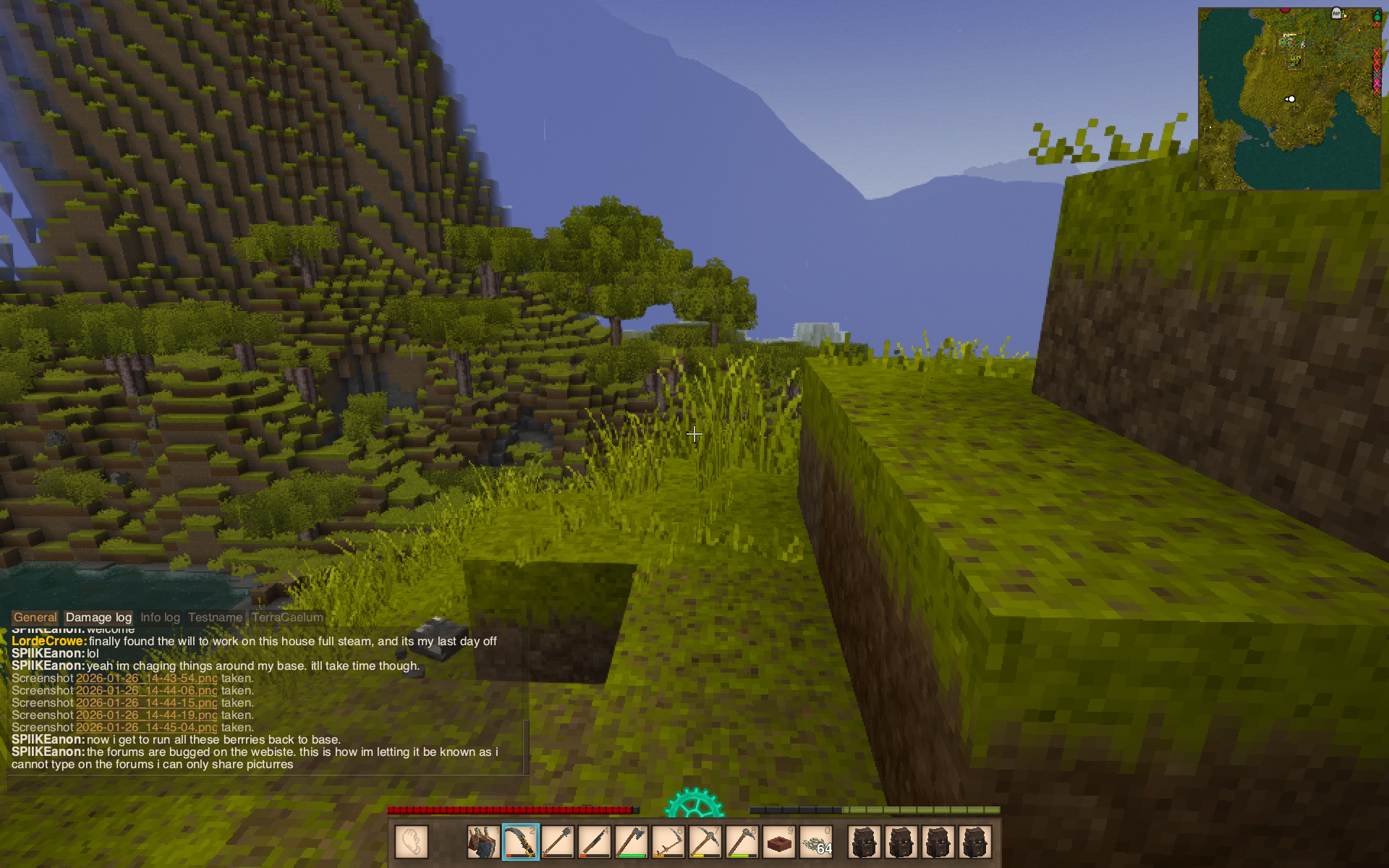
Task: Select the empty offhand slot
Action: tap(412, 842)
